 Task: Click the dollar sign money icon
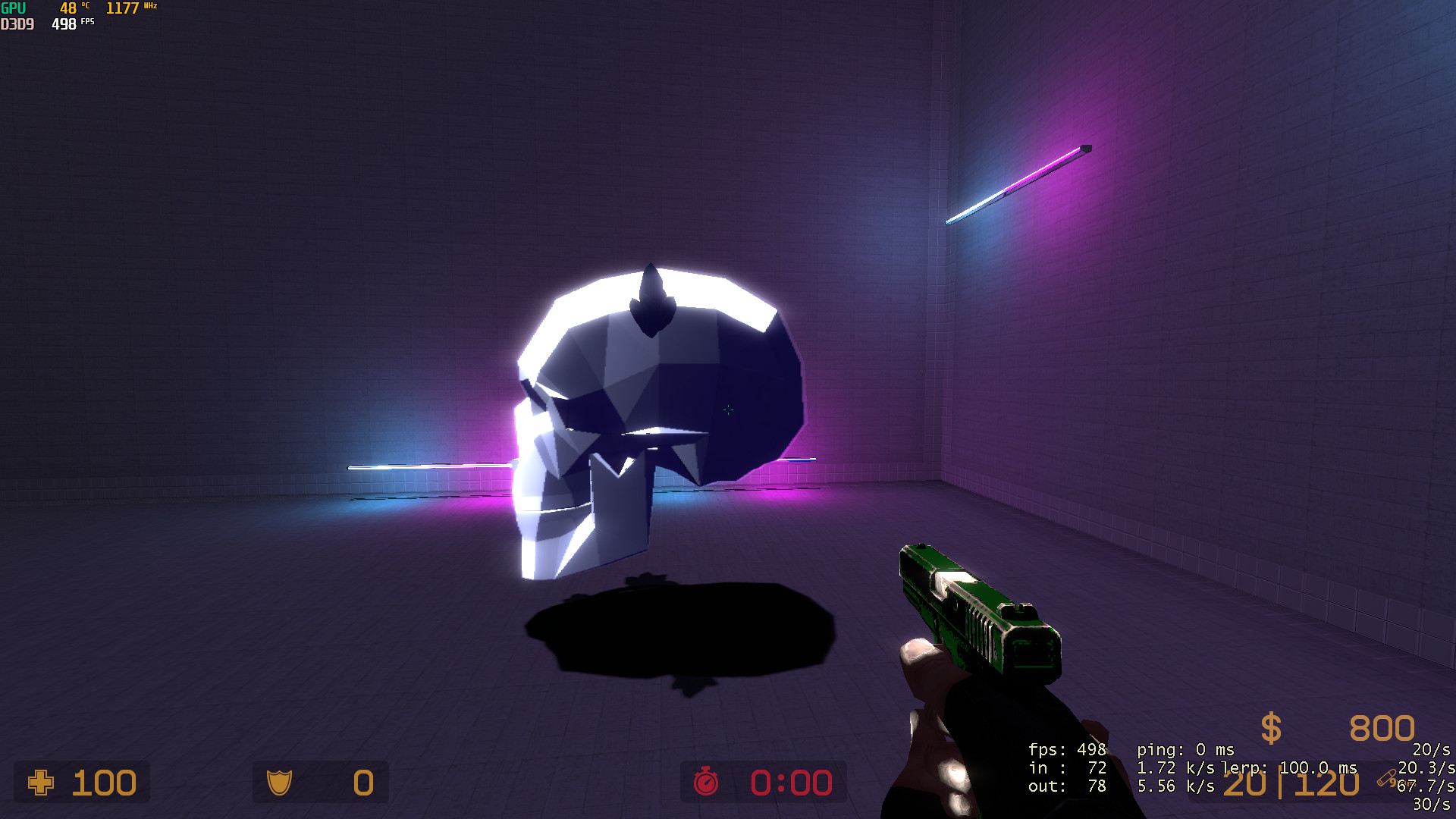1270,728
